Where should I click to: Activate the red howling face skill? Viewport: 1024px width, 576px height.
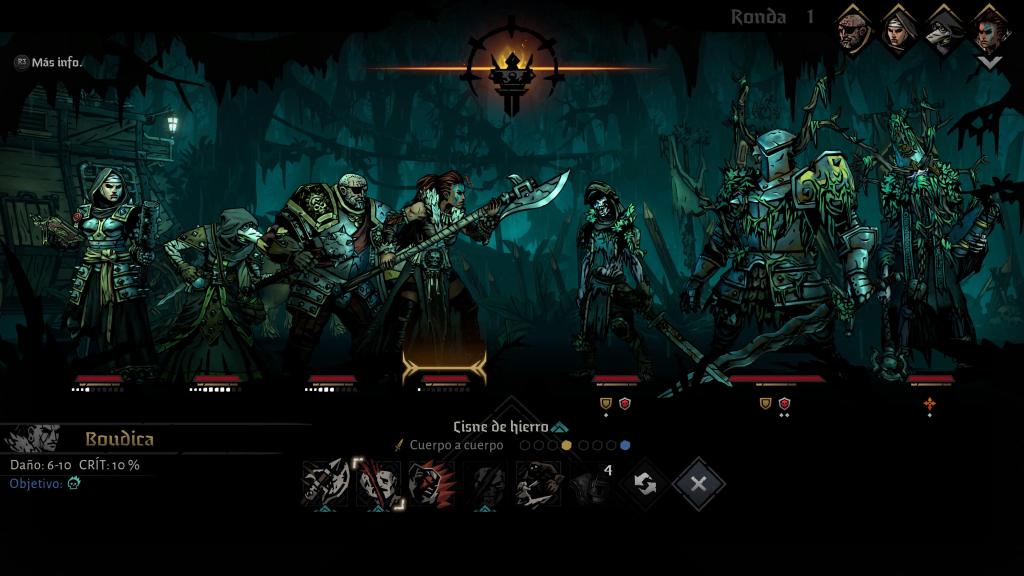coord(431,485)
